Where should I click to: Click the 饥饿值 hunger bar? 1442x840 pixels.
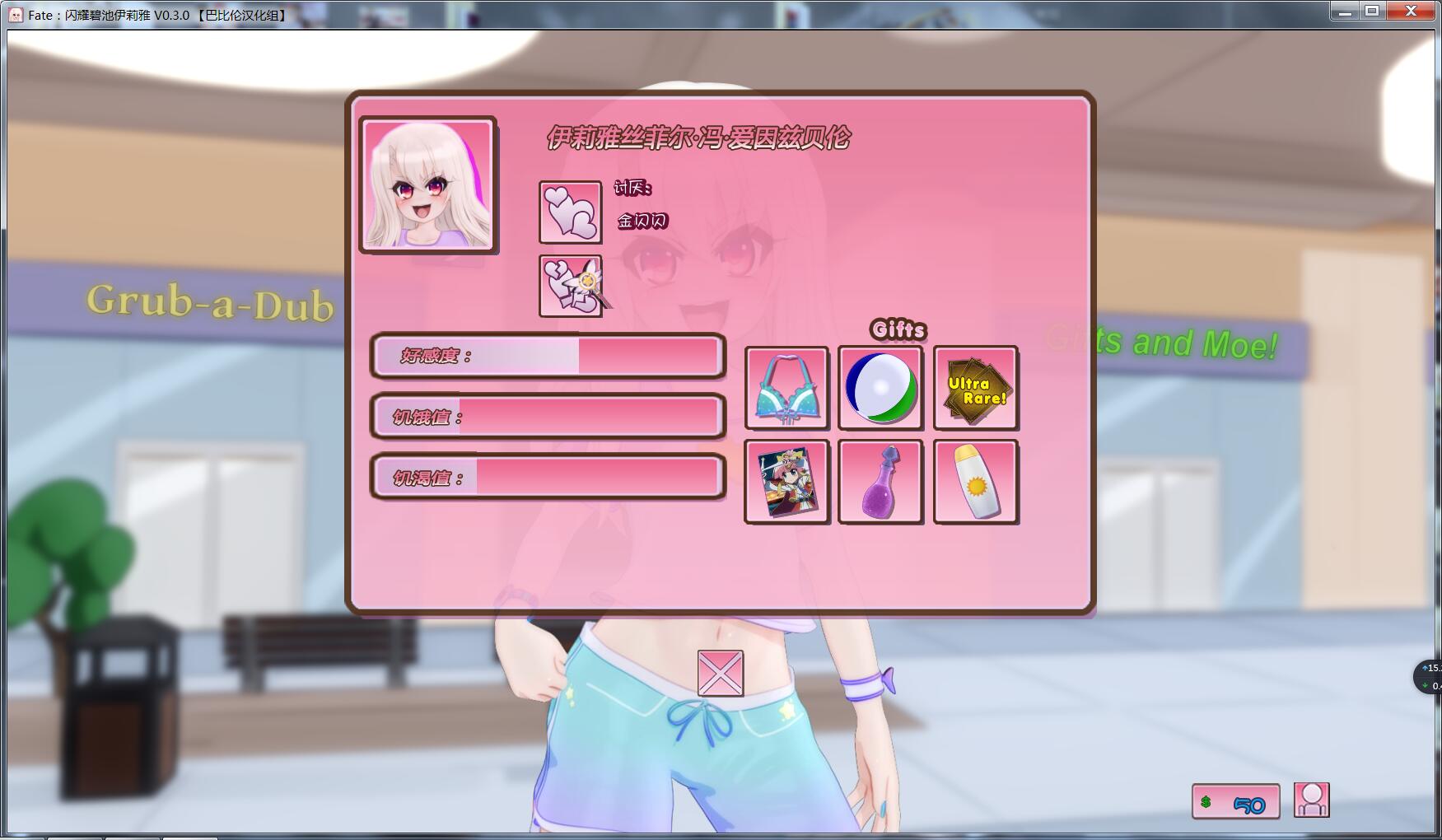[x=548, y=416]
